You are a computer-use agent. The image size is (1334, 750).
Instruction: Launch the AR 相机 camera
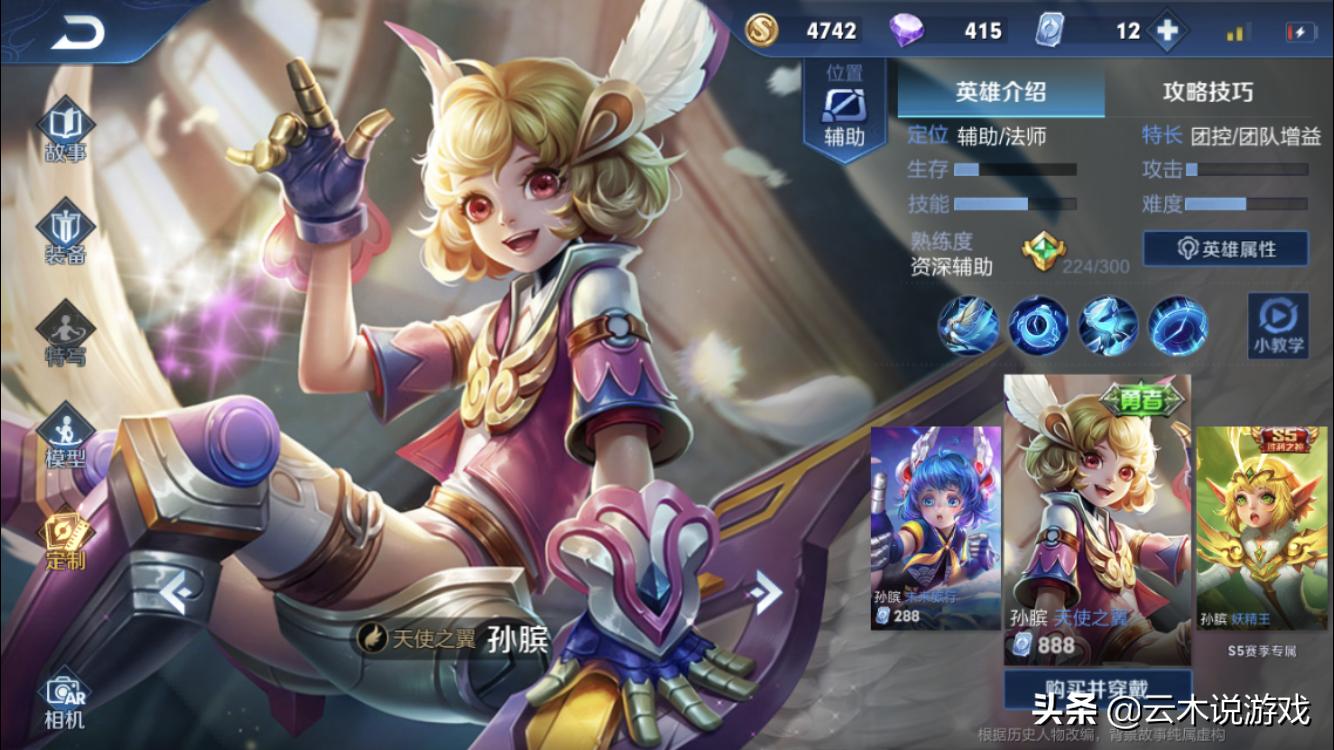(x=65, y=700)
